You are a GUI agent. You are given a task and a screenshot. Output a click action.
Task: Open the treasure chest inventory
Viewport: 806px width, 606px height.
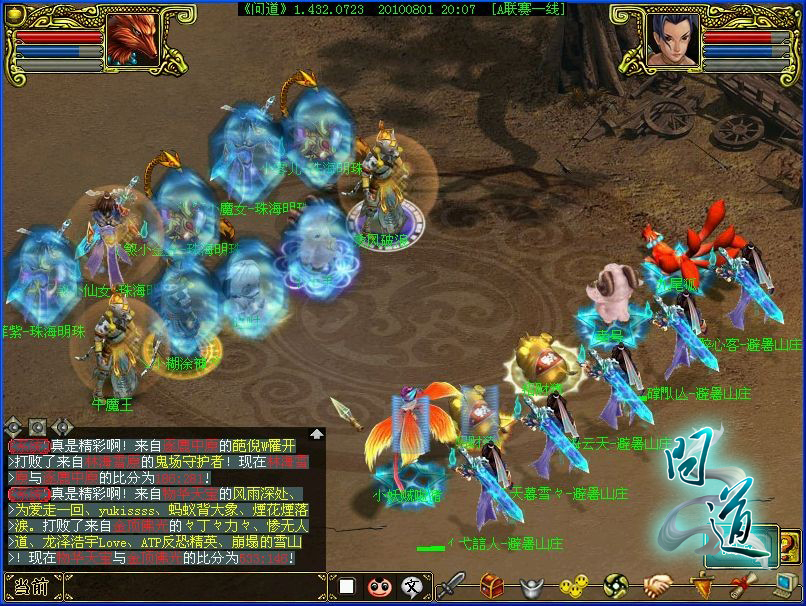(492, 585)
